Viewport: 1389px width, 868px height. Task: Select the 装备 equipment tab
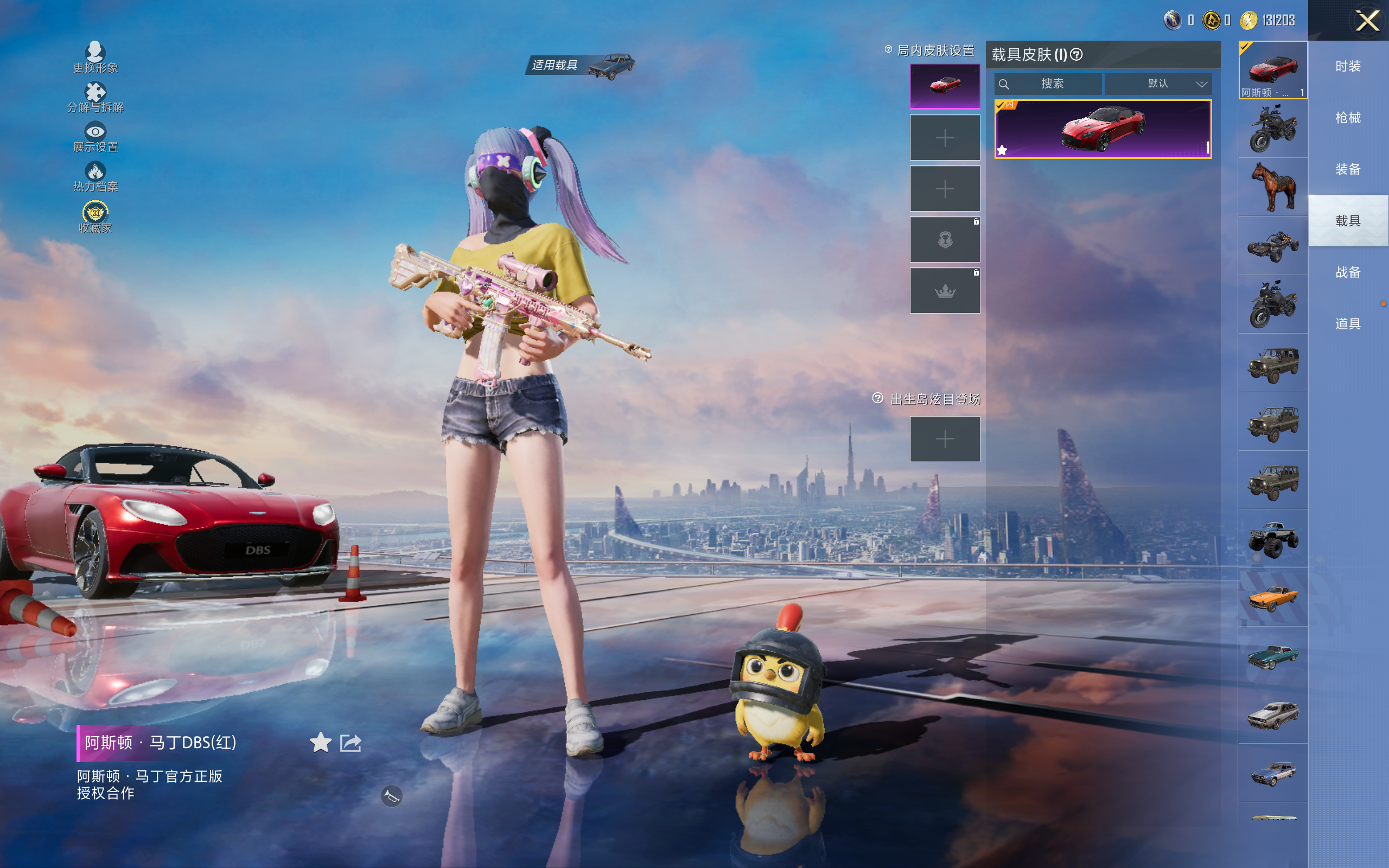click(1348, 169)
